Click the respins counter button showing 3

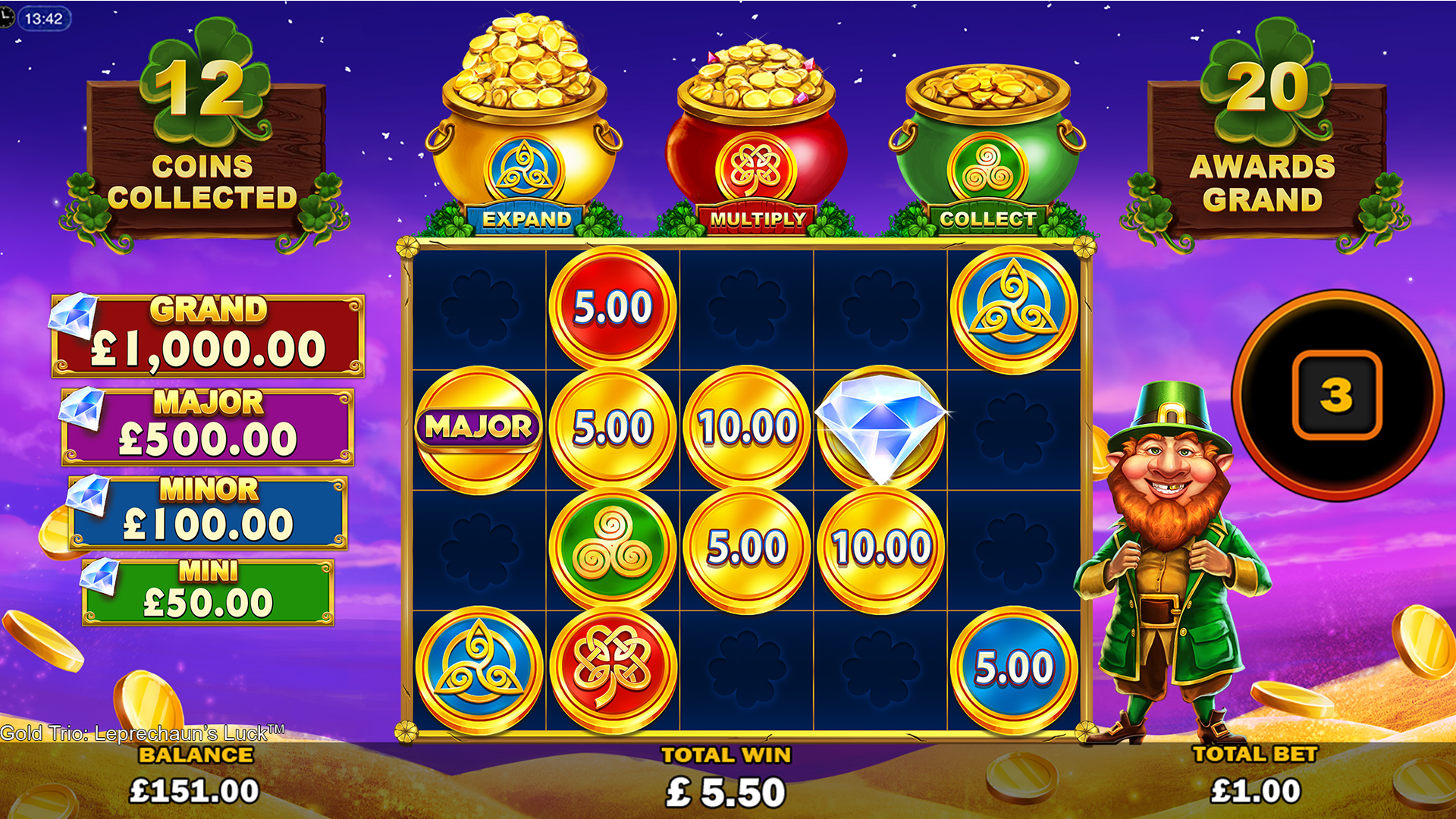[1336, 395]
